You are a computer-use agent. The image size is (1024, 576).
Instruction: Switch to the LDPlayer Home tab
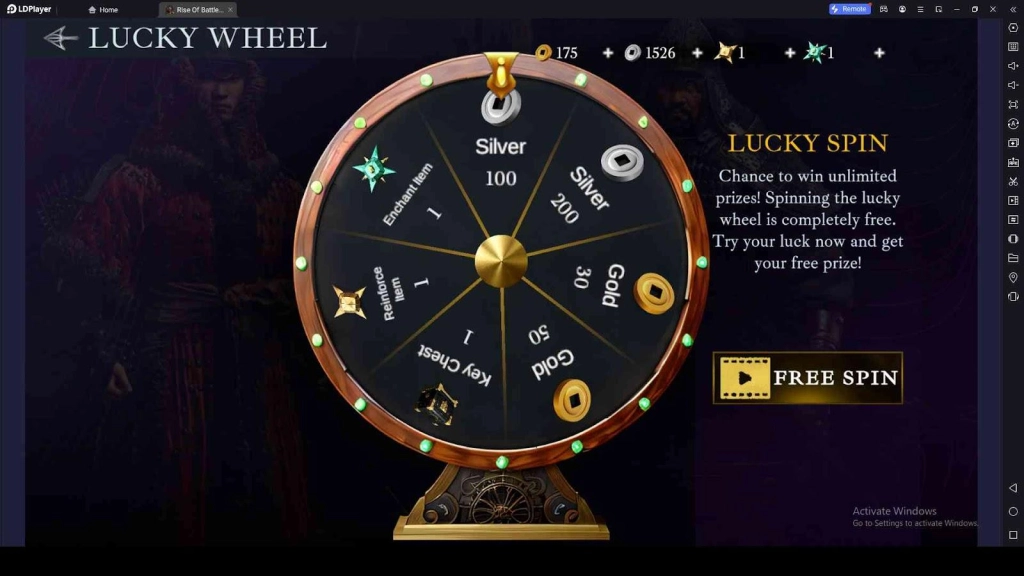pyautogui.click(x=104, y=10)
